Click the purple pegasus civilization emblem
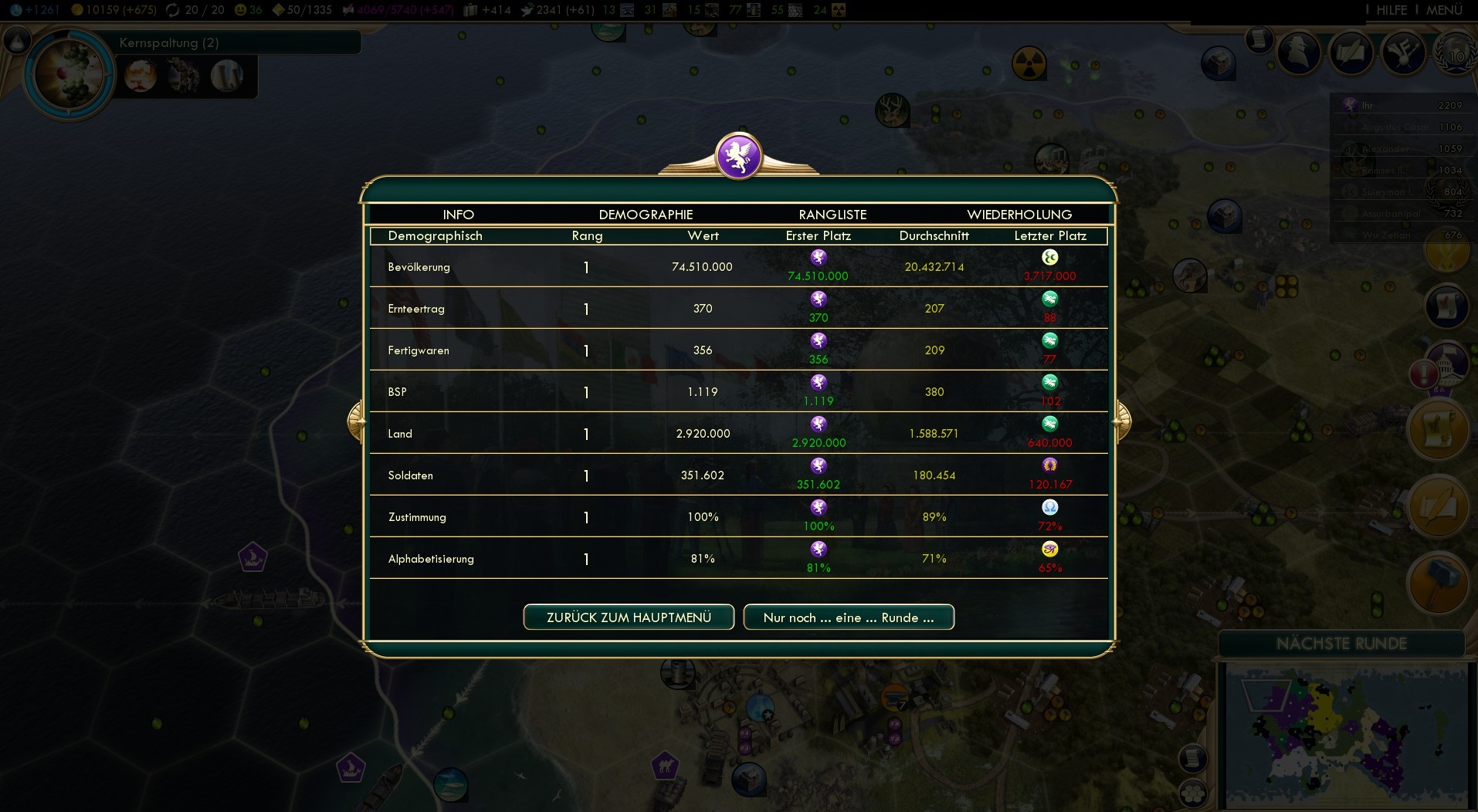 coord(739,156)
